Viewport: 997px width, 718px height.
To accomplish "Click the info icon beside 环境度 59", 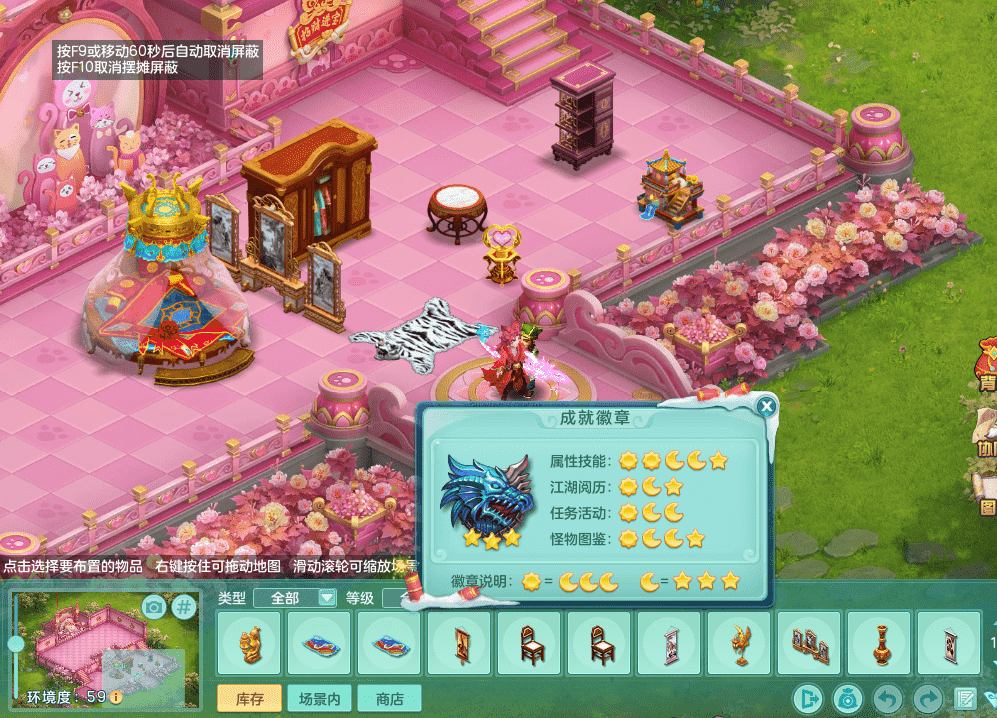I will click(x=117, y=696).
